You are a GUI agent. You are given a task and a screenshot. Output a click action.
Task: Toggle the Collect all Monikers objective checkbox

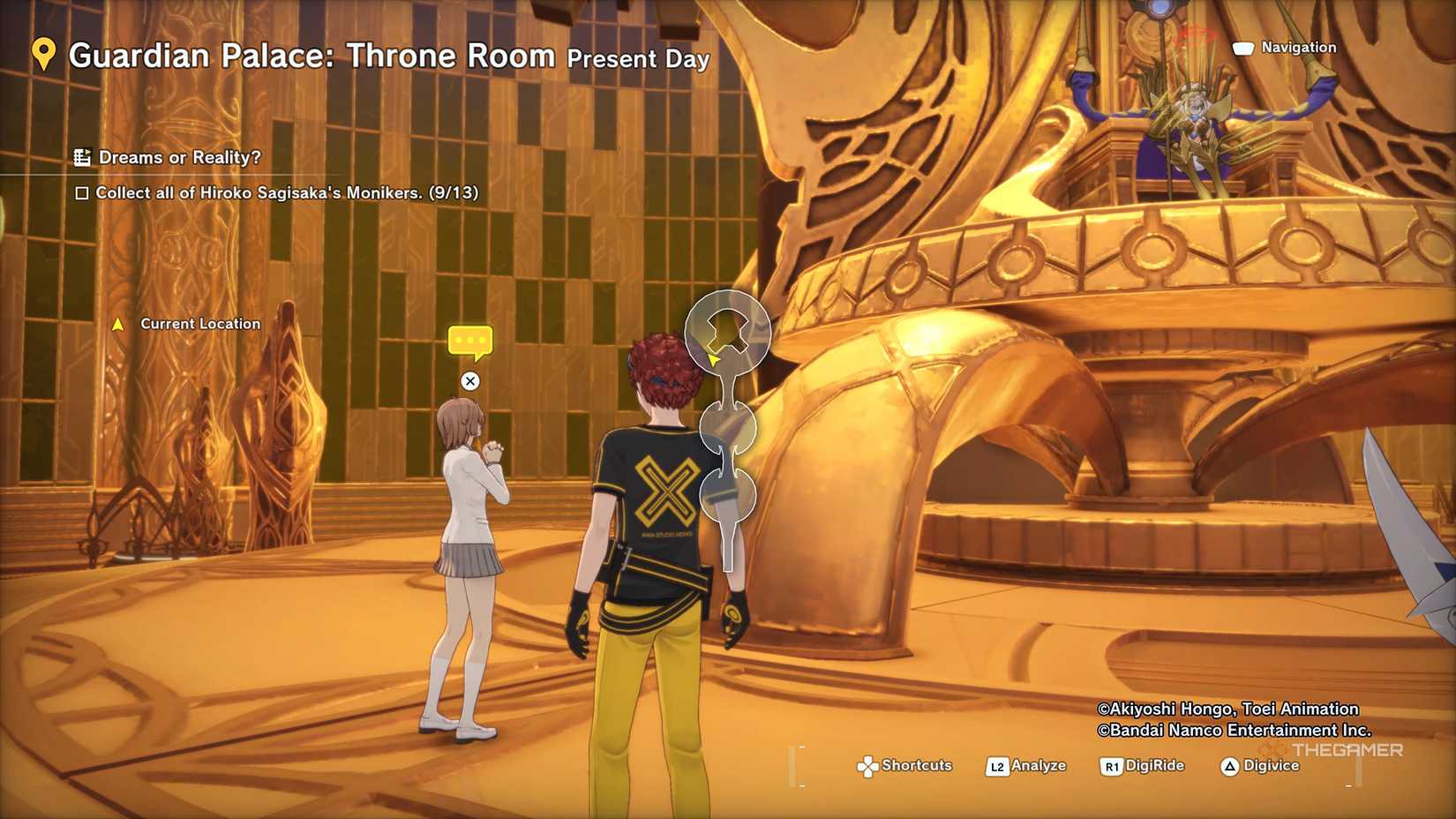coord(81,192)
